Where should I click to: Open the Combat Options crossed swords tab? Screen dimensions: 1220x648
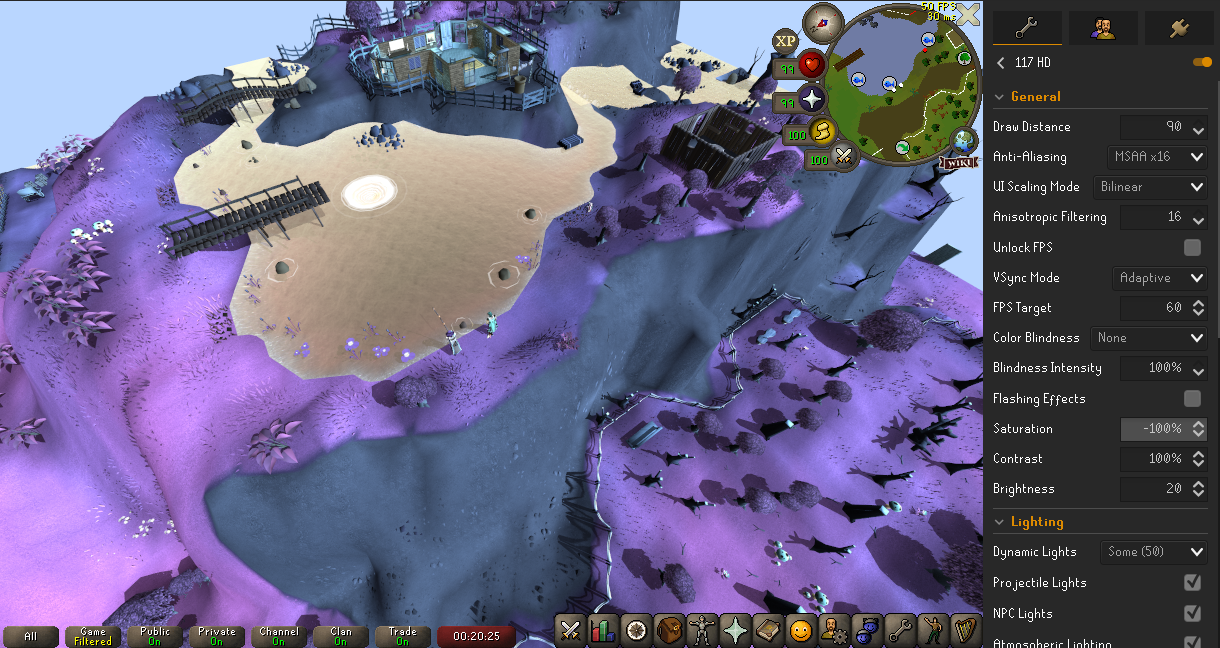point(571,630)
